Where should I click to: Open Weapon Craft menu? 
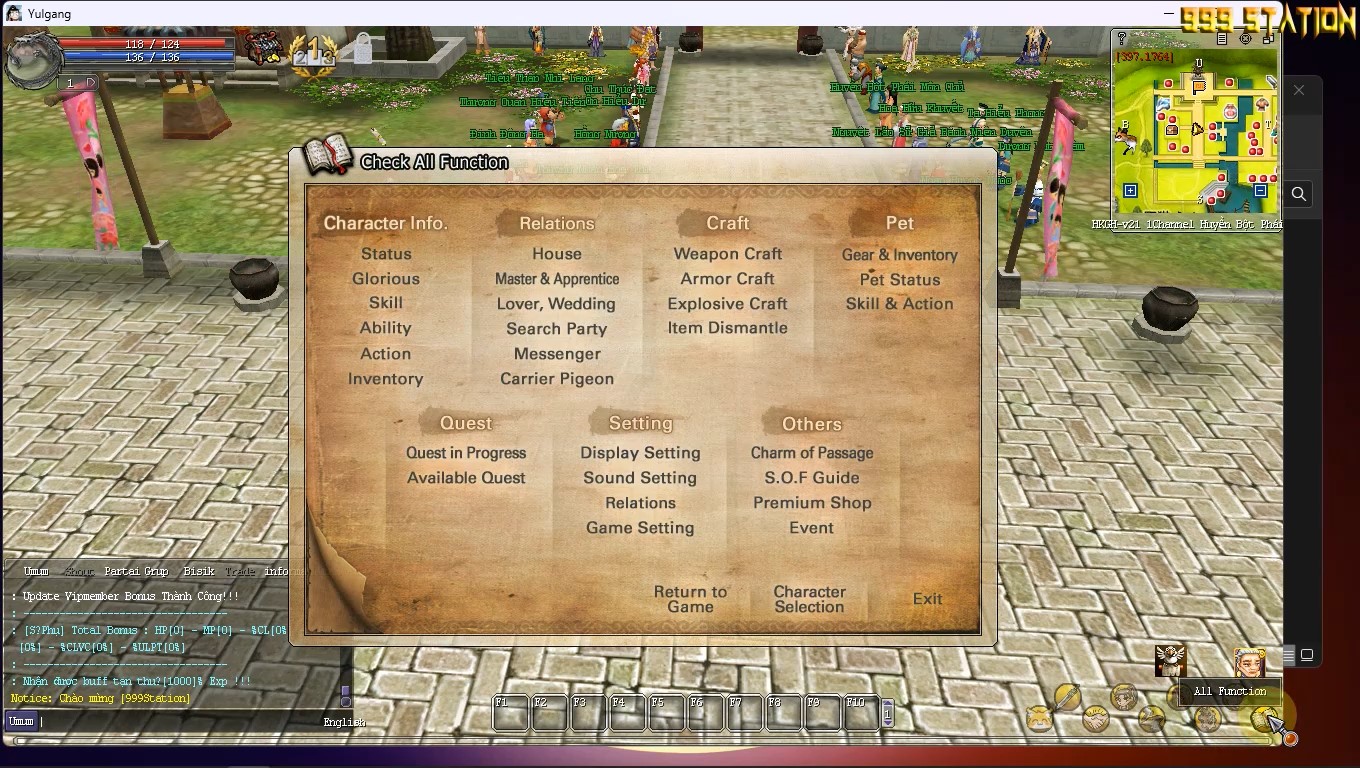728,254
